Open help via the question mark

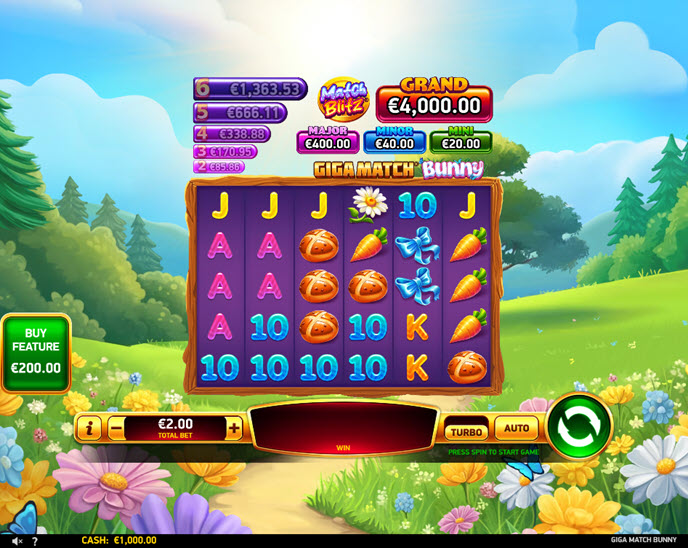tap(34, 541)
